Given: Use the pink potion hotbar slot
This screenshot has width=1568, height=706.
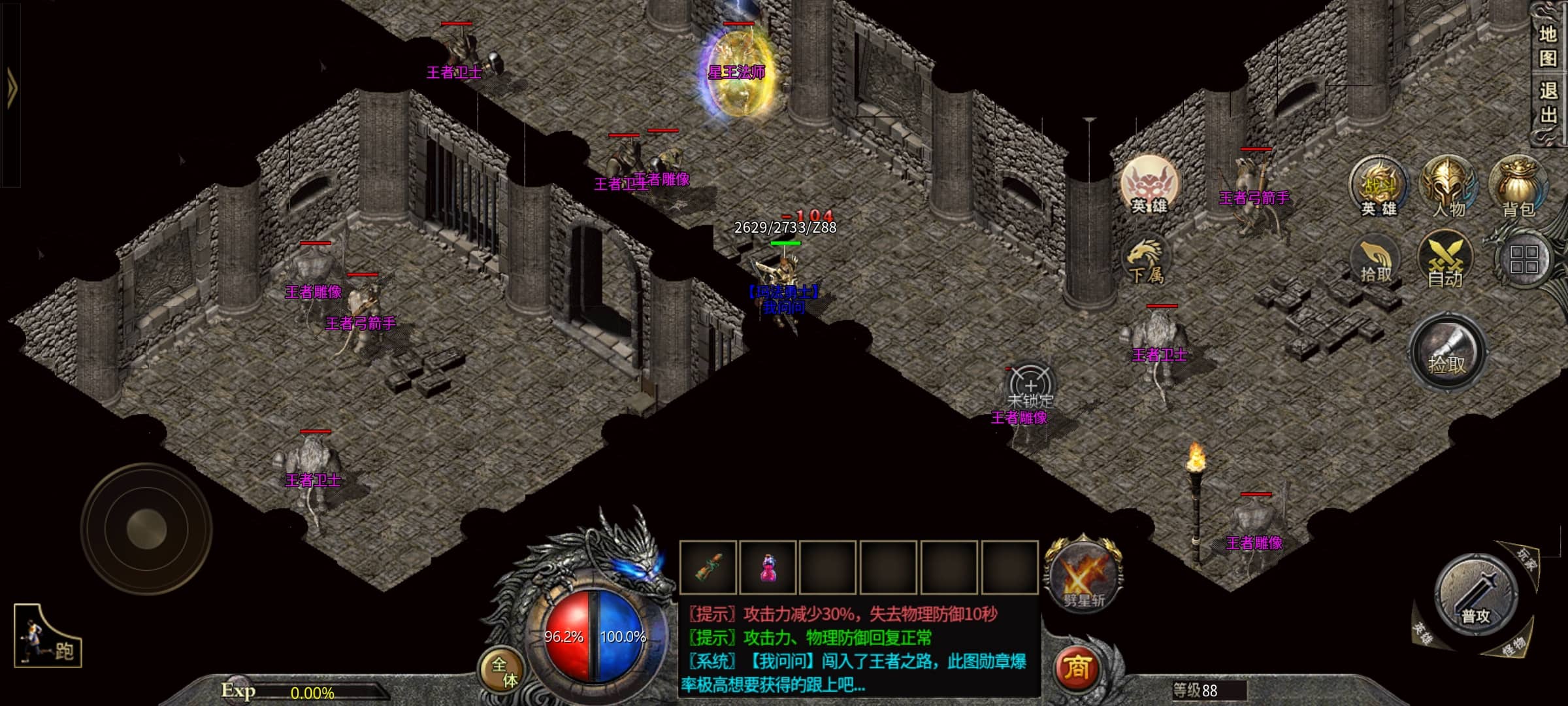Looking at the screenshot, I should (768, 567).
